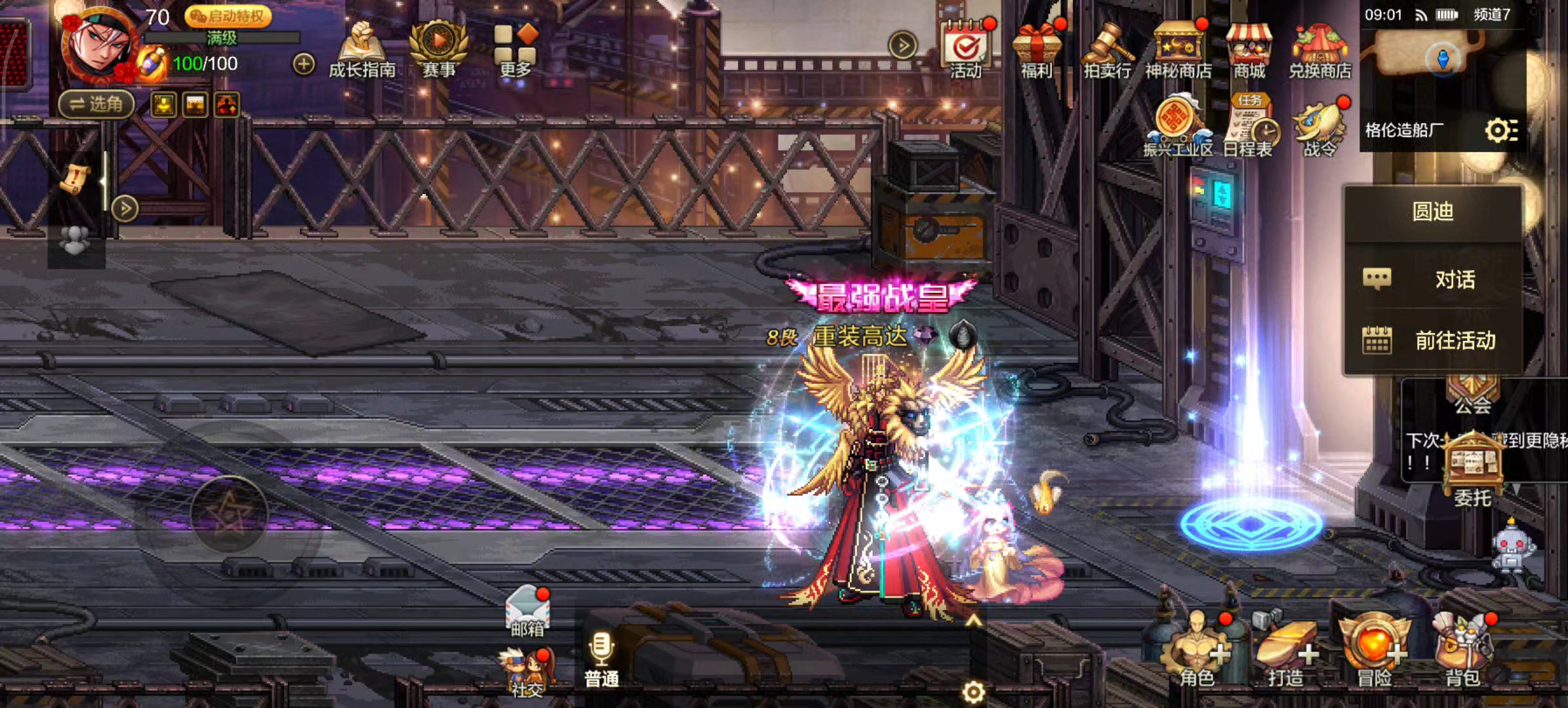The width and height of the screenshot is (1568, 708).
Task: Open the 成长指南 growth guide
Action: (x=362, y=50)
